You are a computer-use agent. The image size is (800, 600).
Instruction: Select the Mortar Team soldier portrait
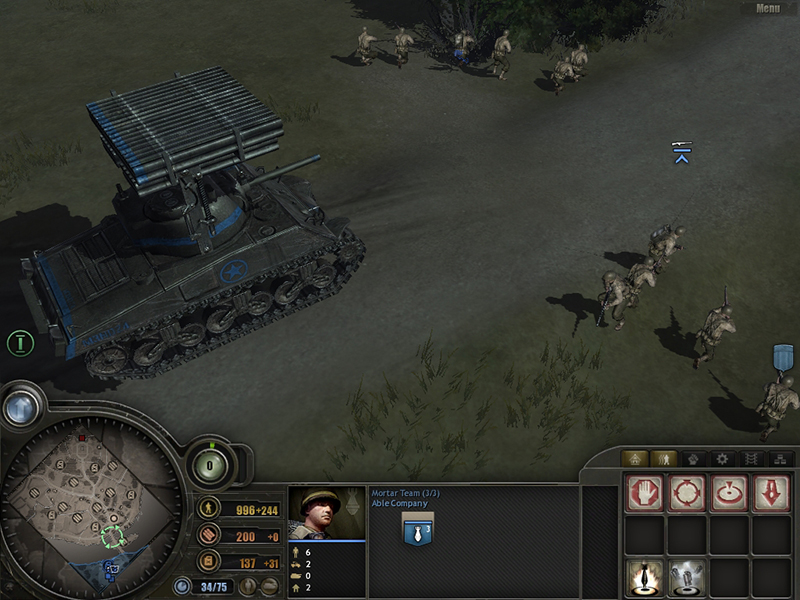326,513
